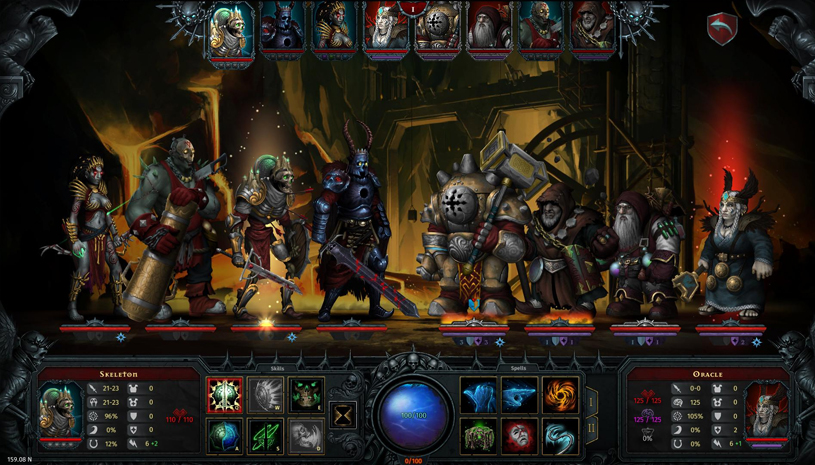This screenshot has height=465, width=815.
Task: Select the white-bearded dwarf turn order portrait
Action: 489,30
